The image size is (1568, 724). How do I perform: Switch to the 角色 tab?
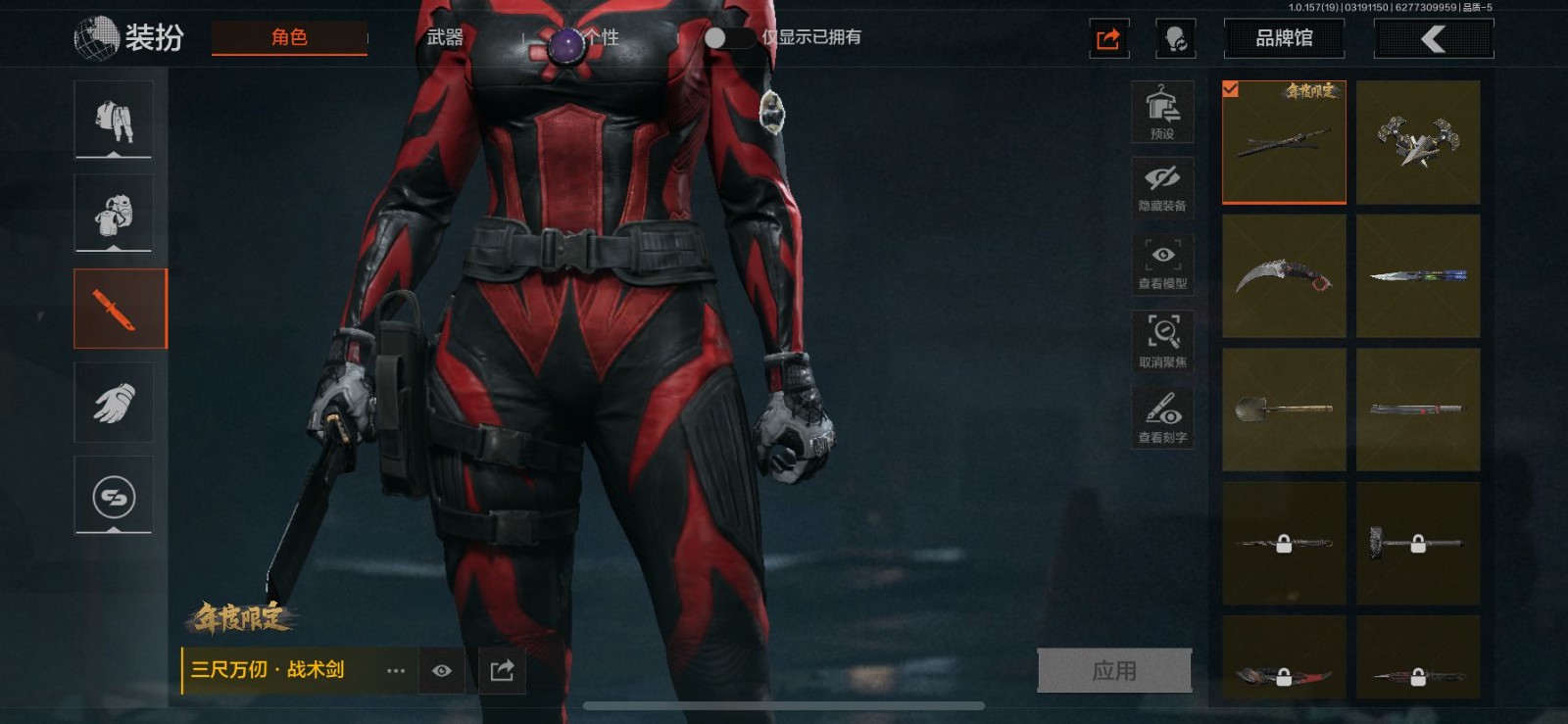click(289, 37)
